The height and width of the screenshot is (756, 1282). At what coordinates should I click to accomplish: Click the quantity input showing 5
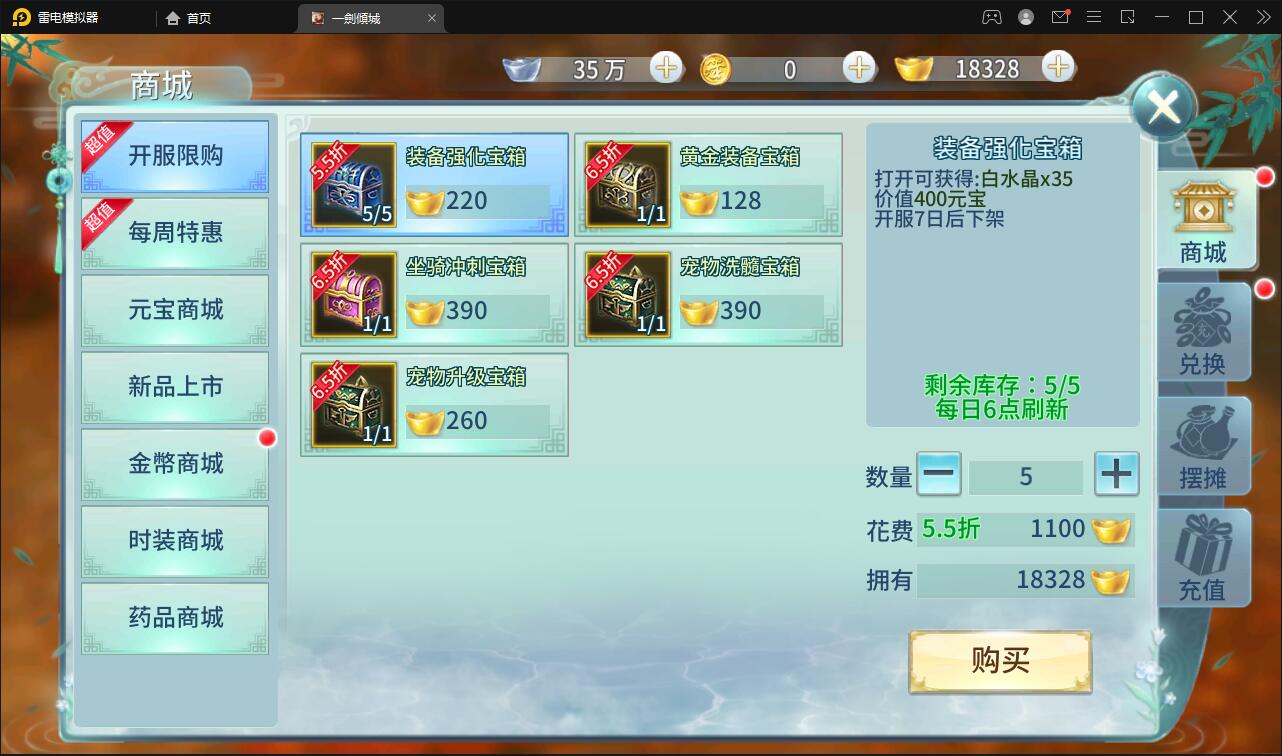pos(1027,475)
